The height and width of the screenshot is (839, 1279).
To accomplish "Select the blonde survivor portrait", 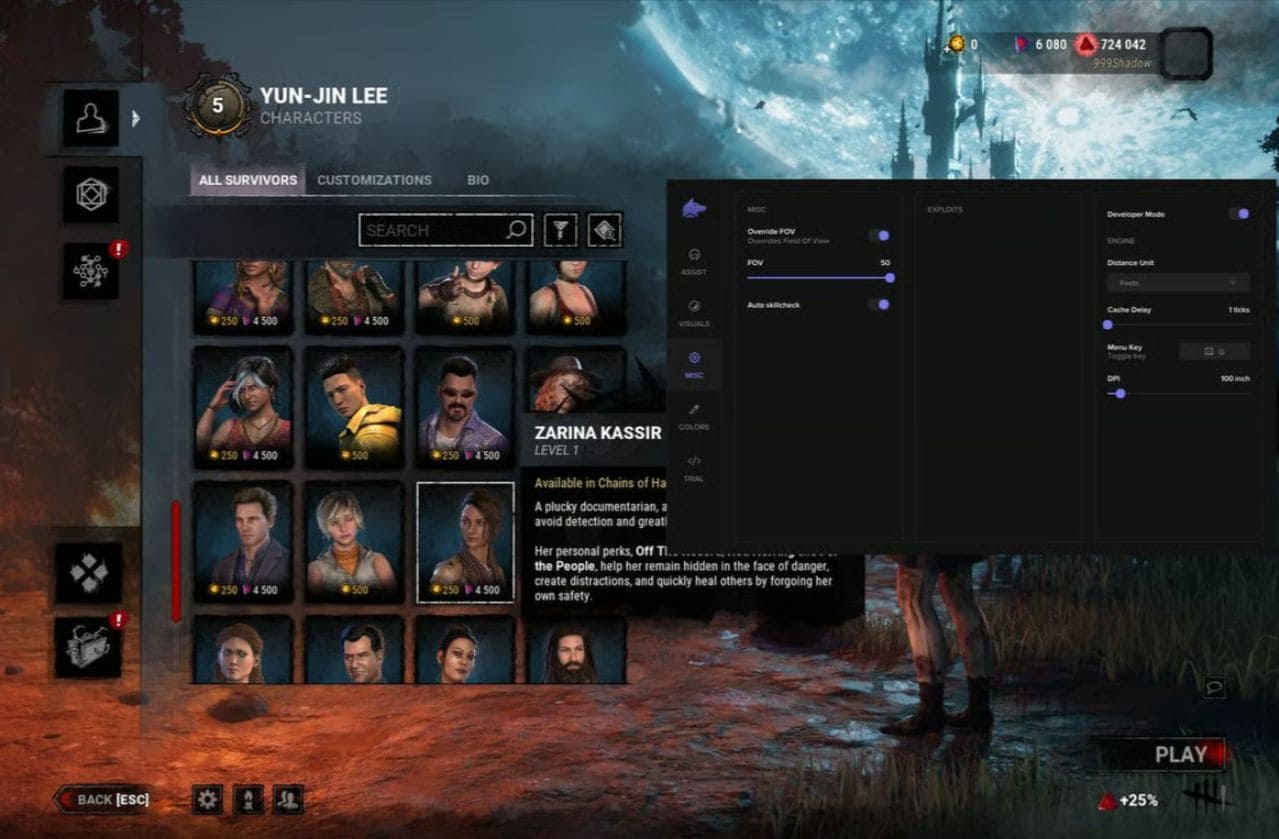I will pyautogui.click(x=354, y=541).
